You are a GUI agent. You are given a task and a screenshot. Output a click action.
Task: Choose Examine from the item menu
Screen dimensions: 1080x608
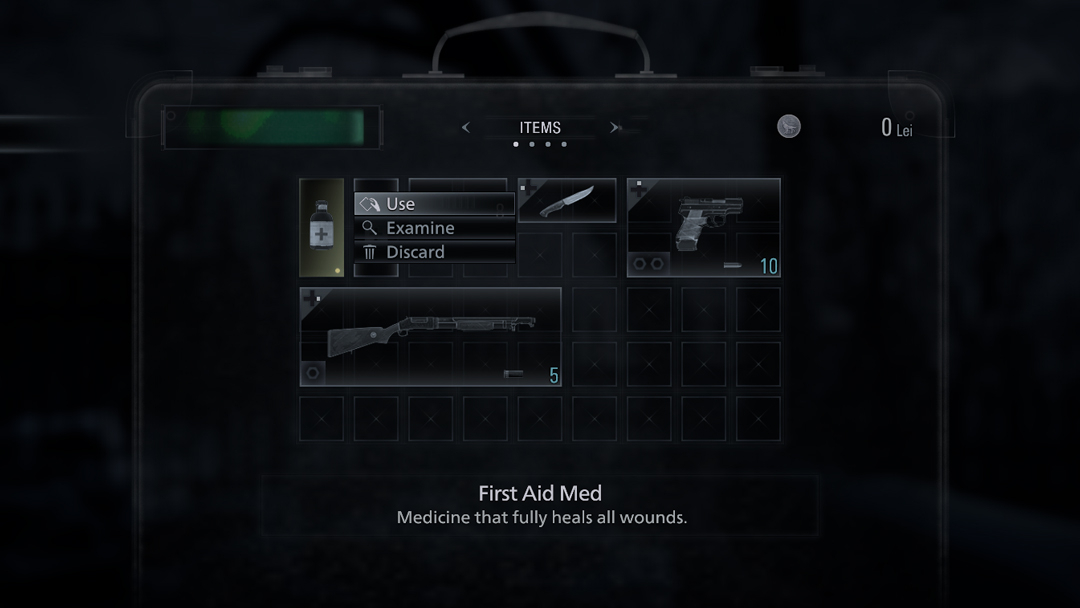pos(434,228)
